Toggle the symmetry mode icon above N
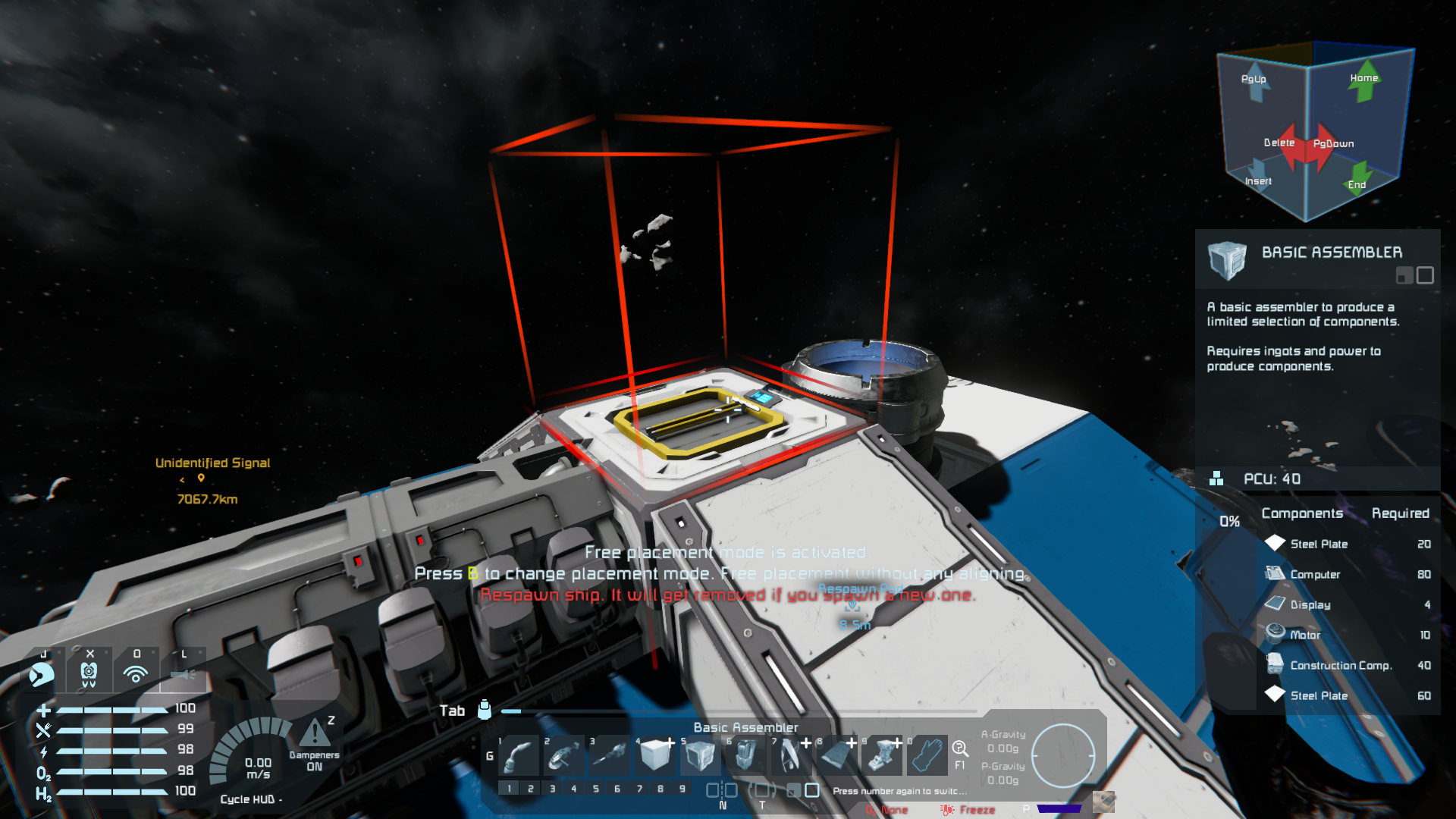1456x819 pixels. click(721, 790)
